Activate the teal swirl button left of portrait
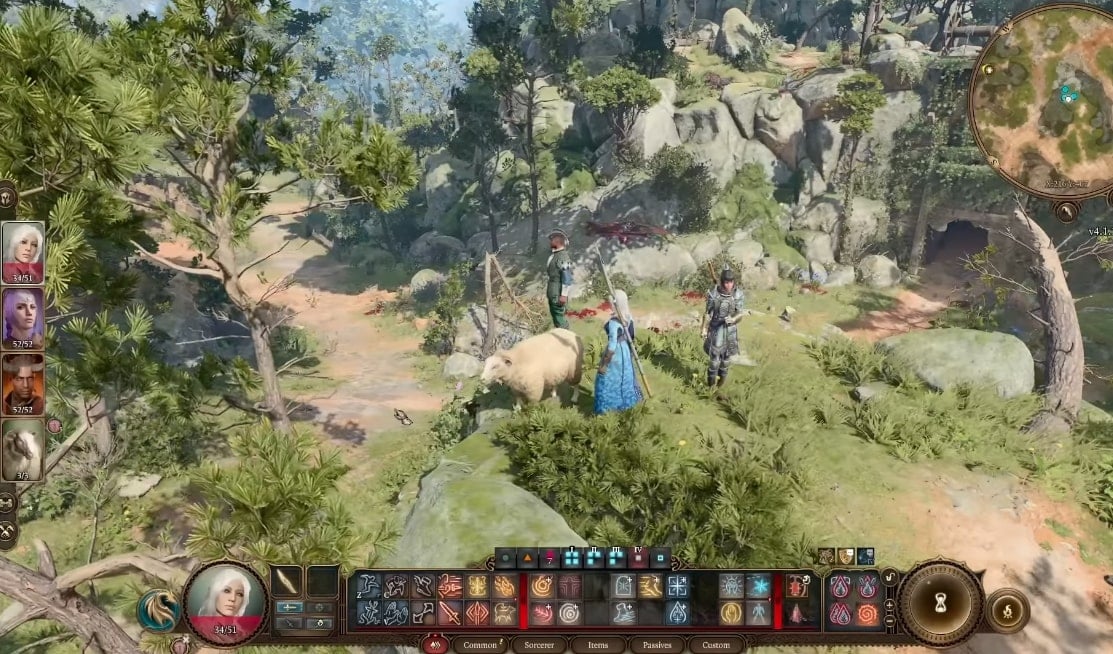 [x=159, y=610]
